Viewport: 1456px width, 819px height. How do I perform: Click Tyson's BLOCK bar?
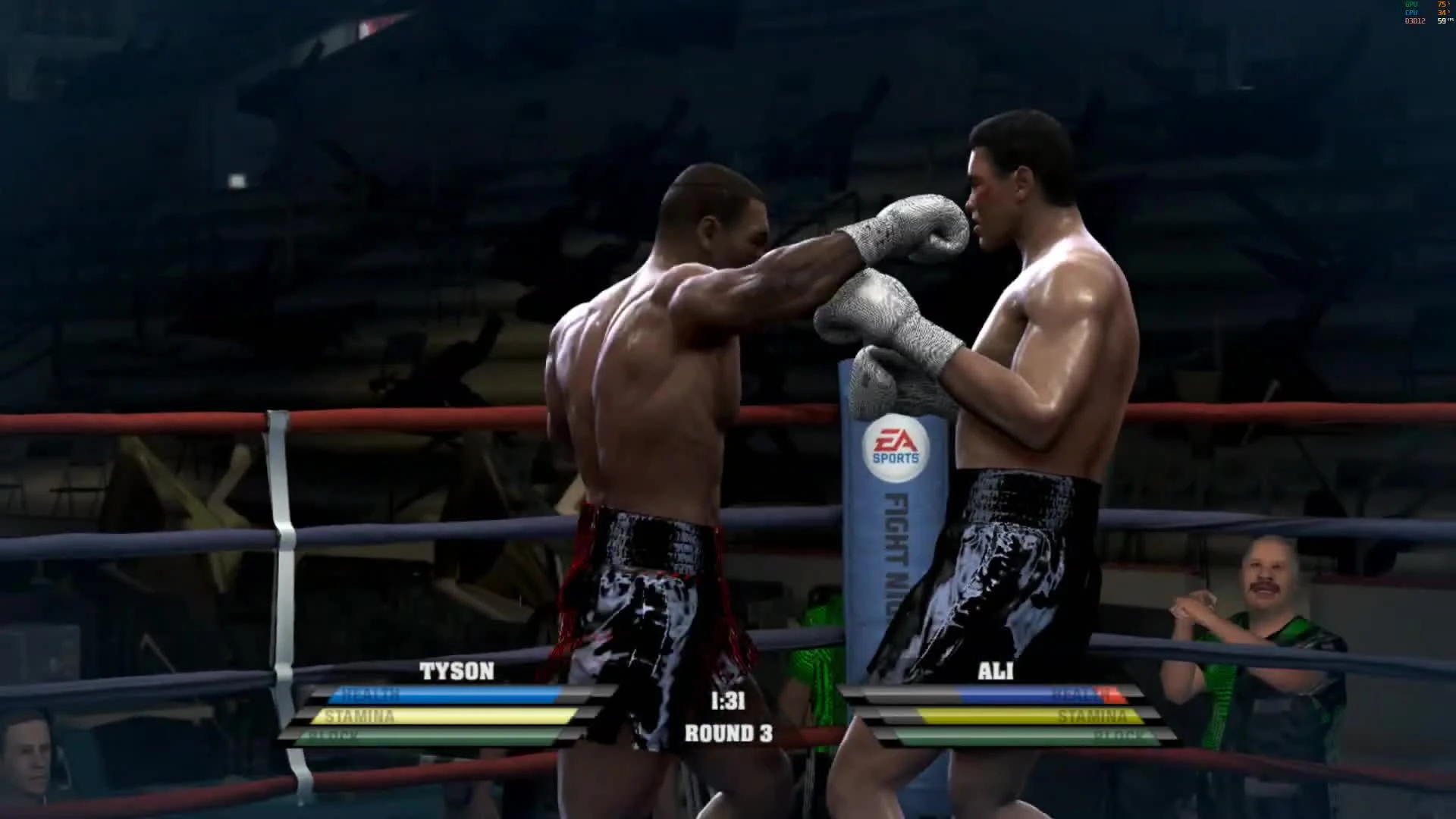pyautogui.click(x=425, y=736)
